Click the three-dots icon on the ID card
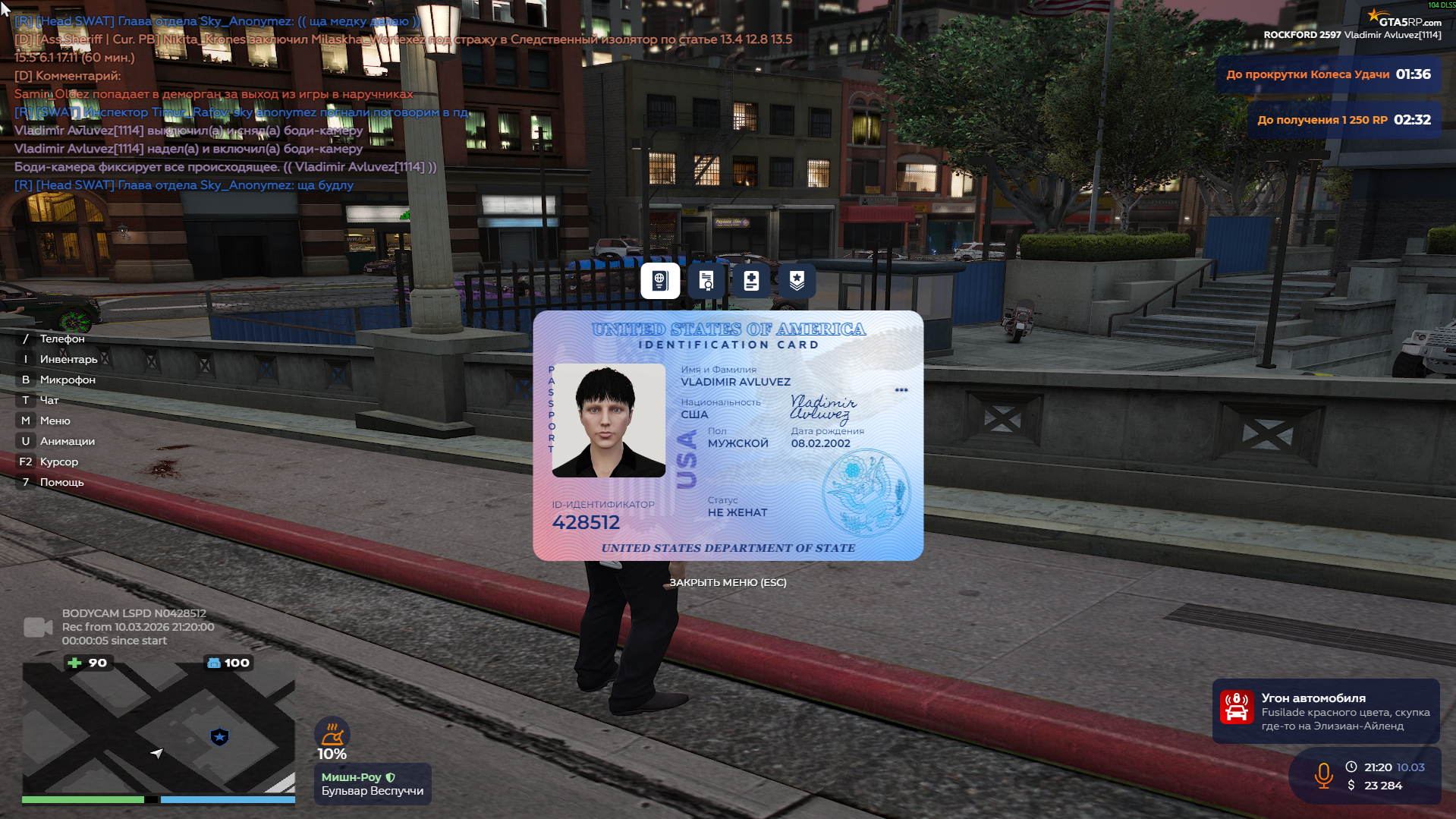The width and height of the screenshot is (1456, 819). (901, 390)
